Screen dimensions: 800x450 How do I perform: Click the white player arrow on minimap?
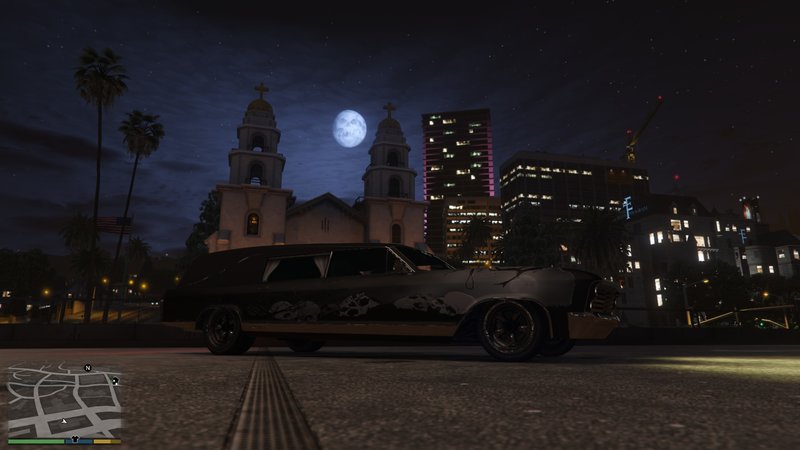pyautogui.click(x=64, y=420)
